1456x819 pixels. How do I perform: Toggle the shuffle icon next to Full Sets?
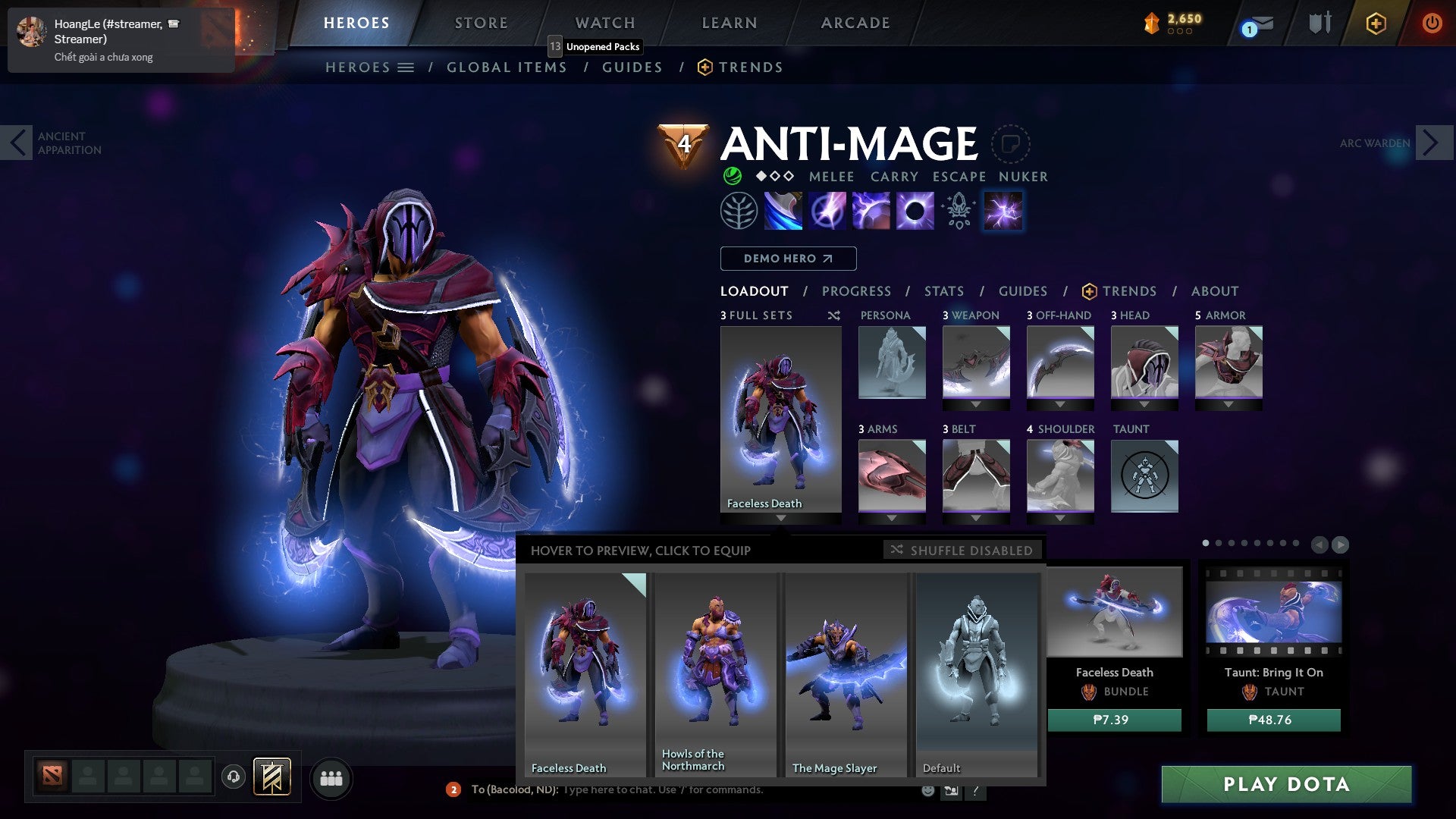pos(833,315)
